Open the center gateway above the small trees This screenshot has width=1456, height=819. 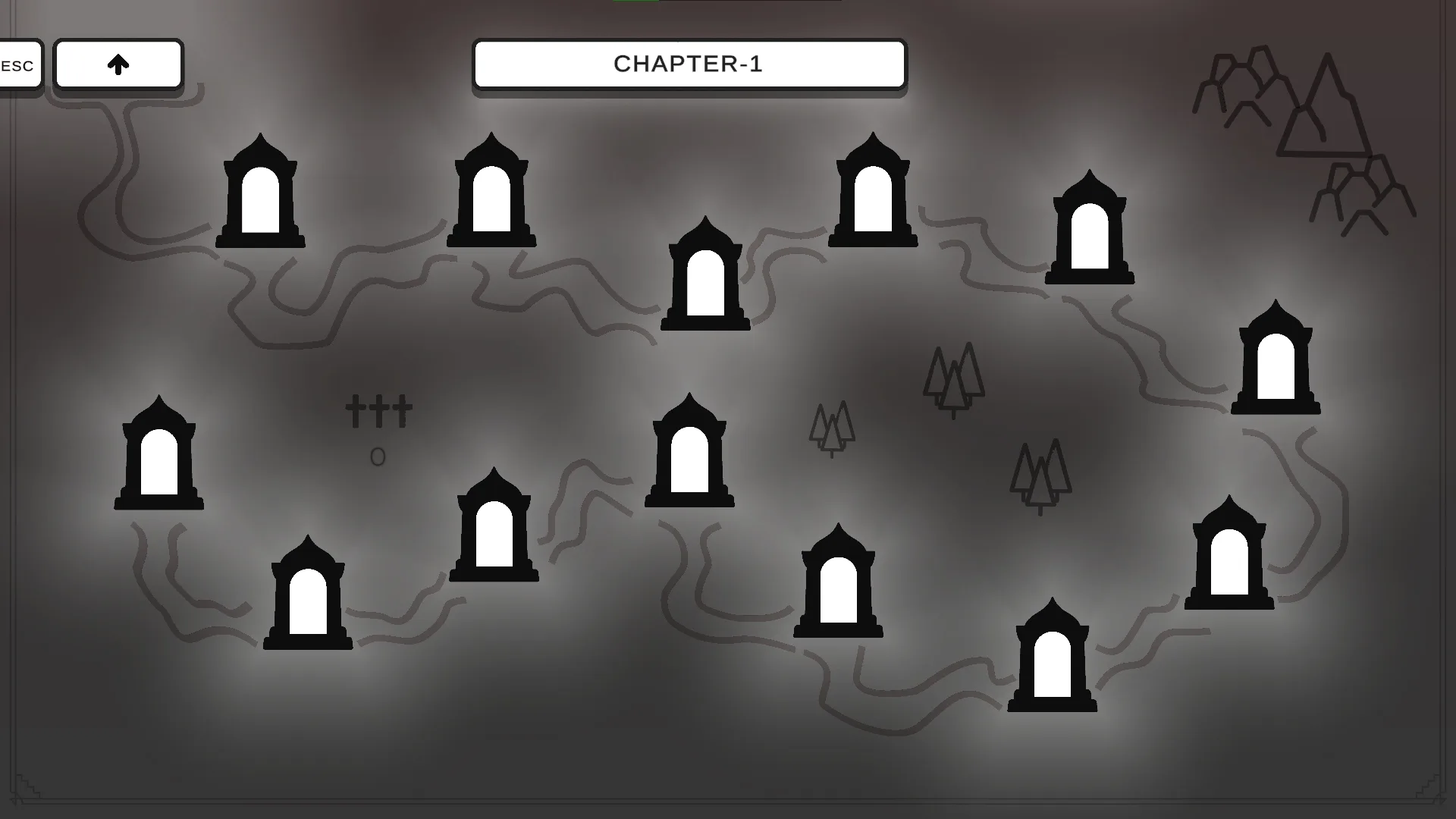689,451
